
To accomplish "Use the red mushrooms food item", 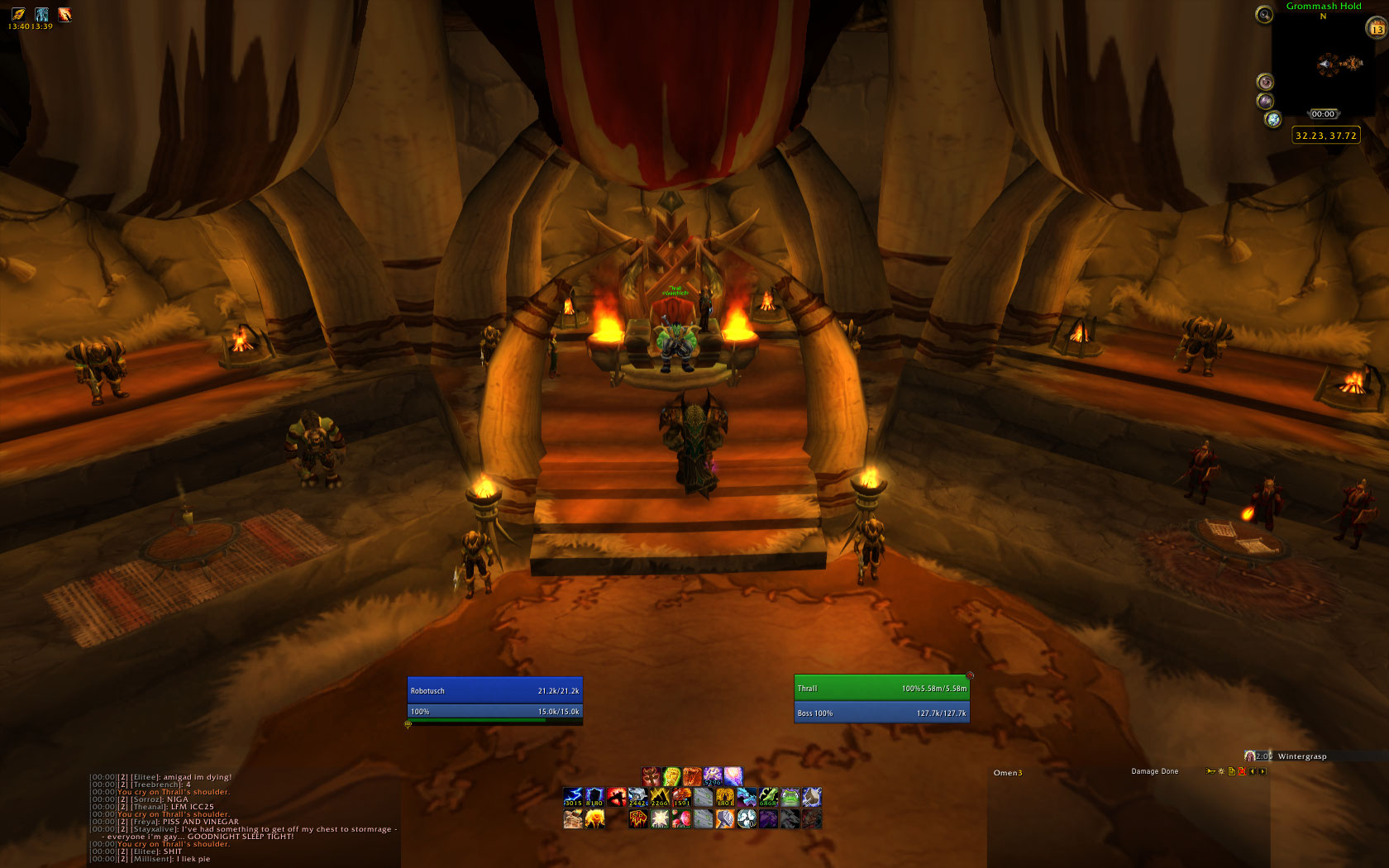I will pyautogui.click(x=680, y=818).
